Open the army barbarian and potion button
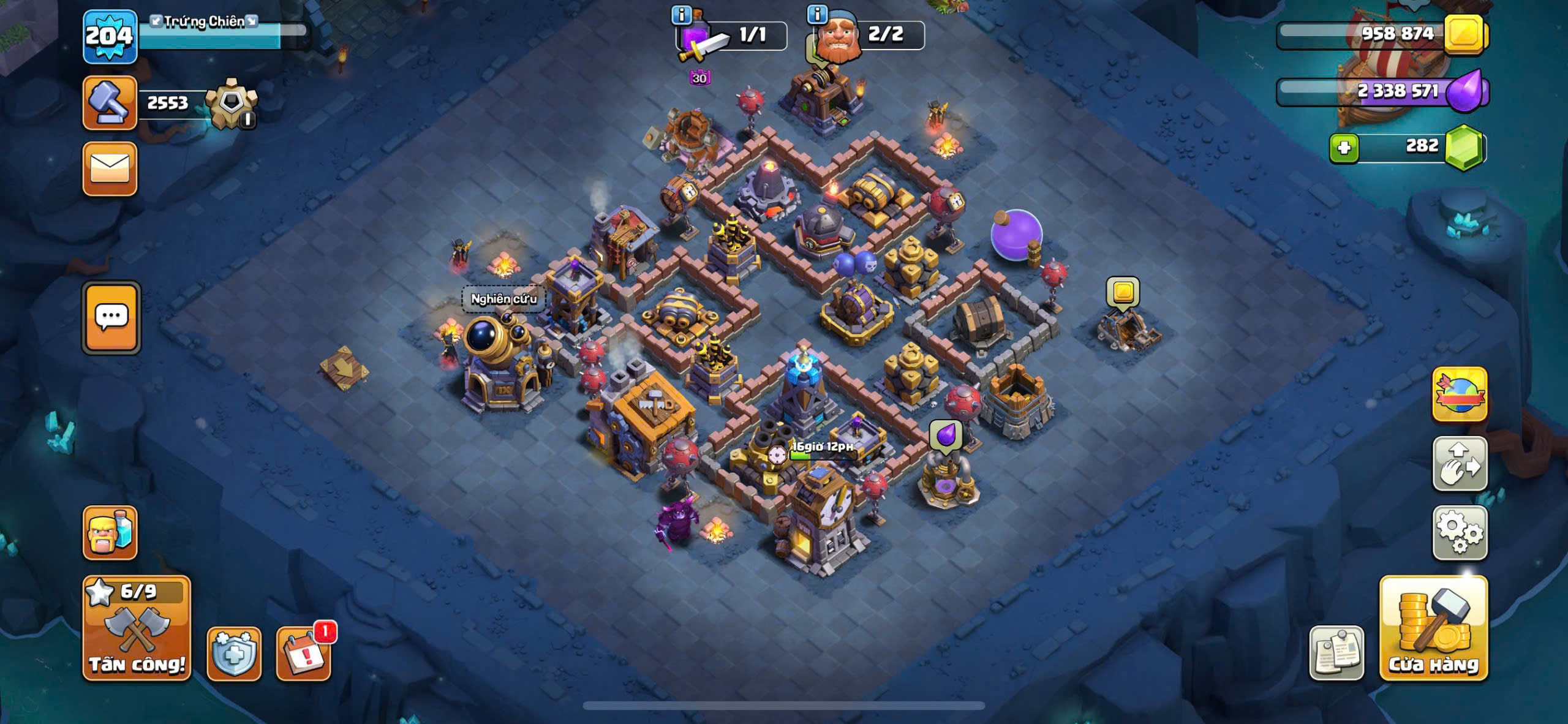Viewport: 1568px width, 724px height. coord(110,532)
